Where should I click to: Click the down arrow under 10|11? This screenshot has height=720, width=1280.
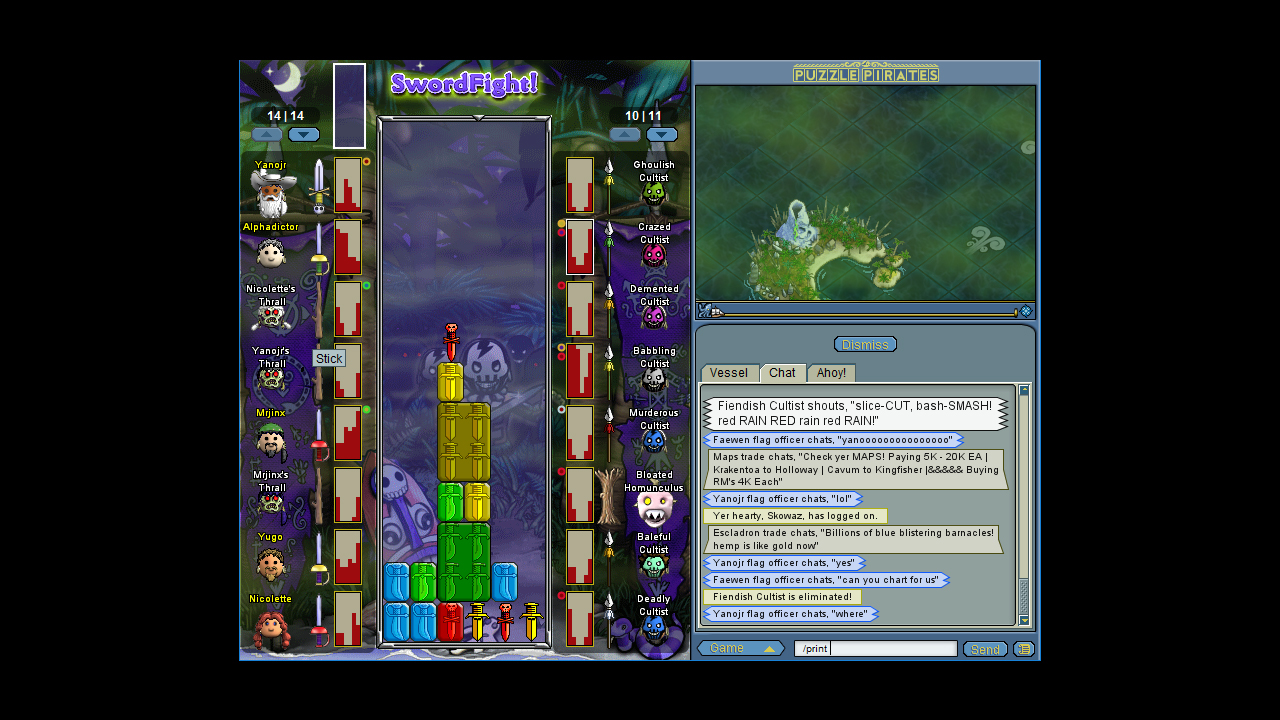click(662, 134)
